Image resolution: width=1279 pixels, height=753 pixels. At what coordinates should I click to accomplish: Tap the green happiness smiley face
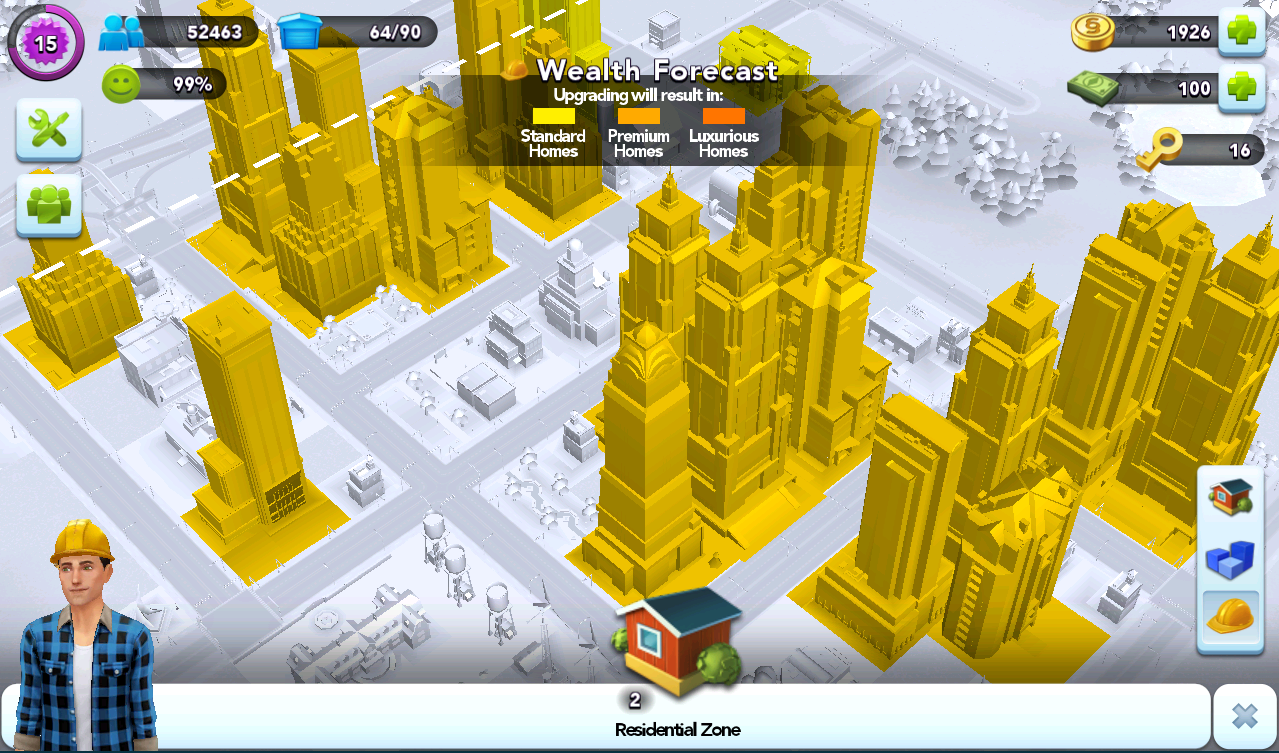pyautogui.click(x=121, y=84)
